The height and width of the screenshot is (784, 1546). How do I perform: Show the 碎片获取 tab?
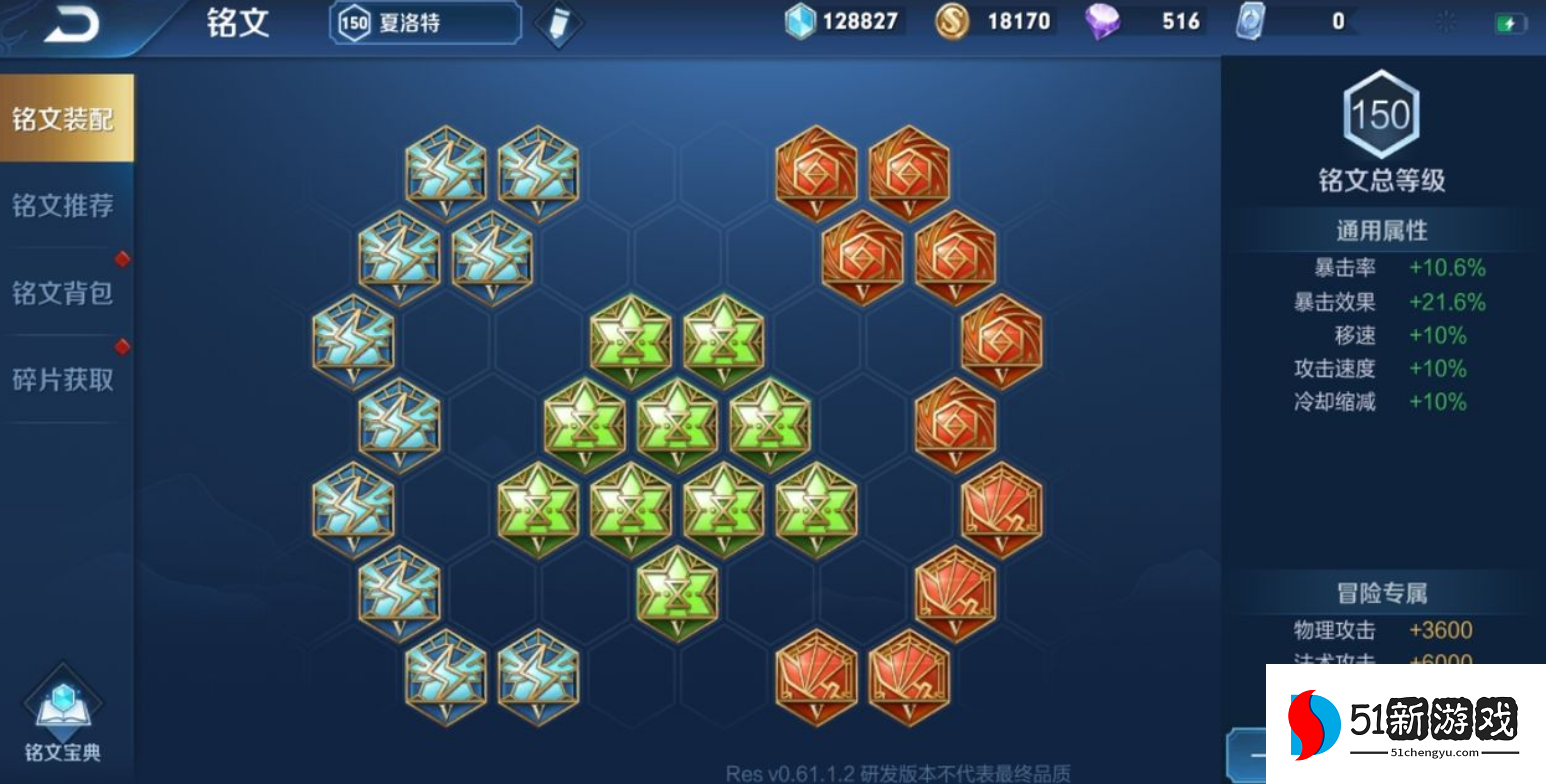tap(64, 380)
